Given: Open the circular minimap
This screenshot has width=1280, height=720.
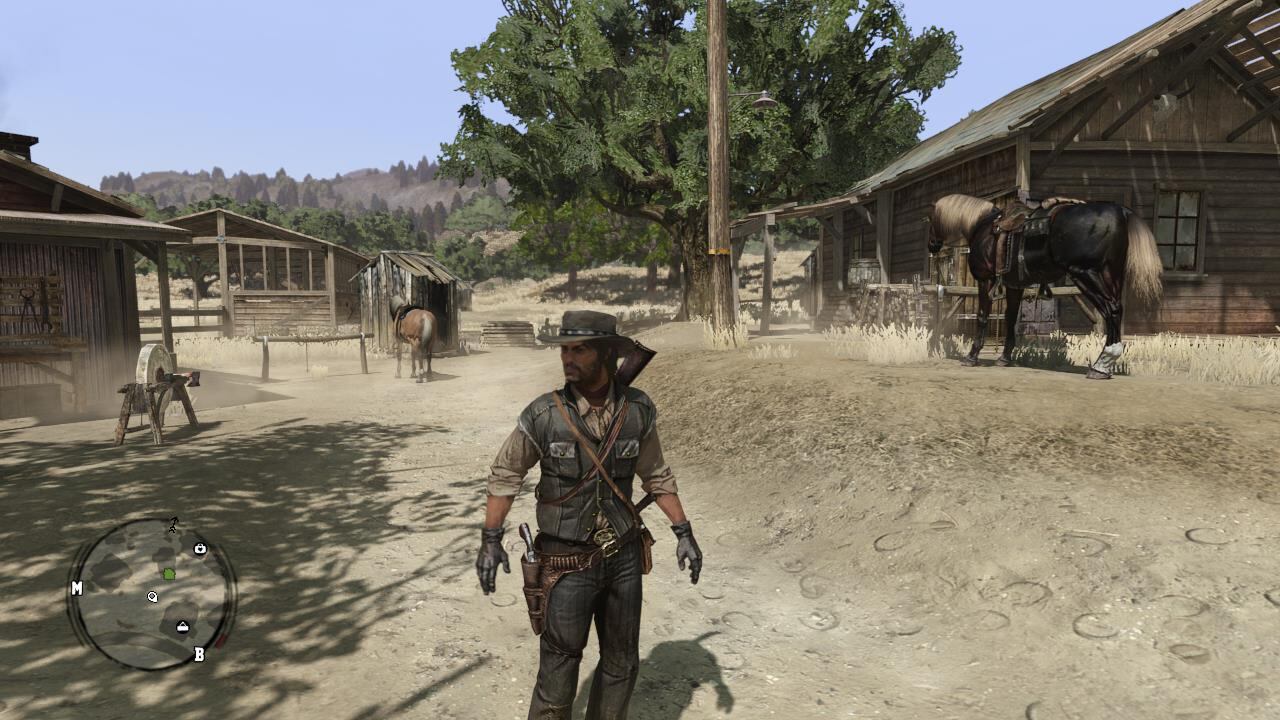Looking at the screenshot, I should [x=152, y=594].
